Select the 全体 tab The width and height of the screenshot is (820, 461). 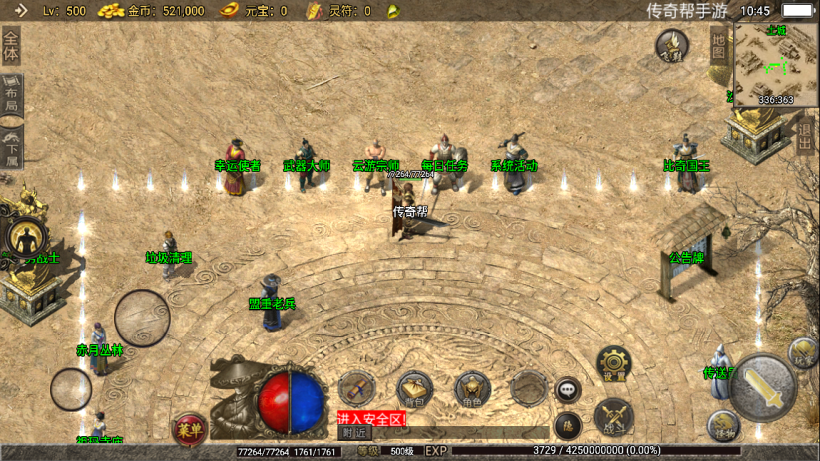[11, 46]
